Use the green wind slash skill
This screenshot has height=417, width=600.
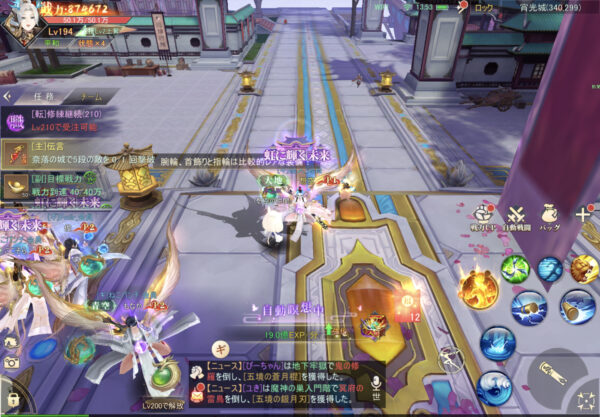tap(514, 268)
